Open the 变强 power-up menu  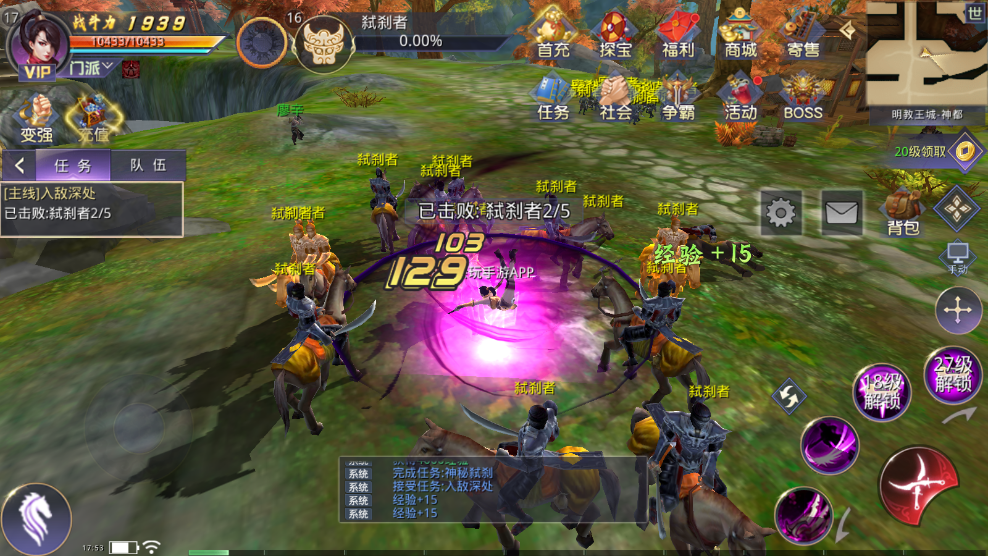click(36, 120)
